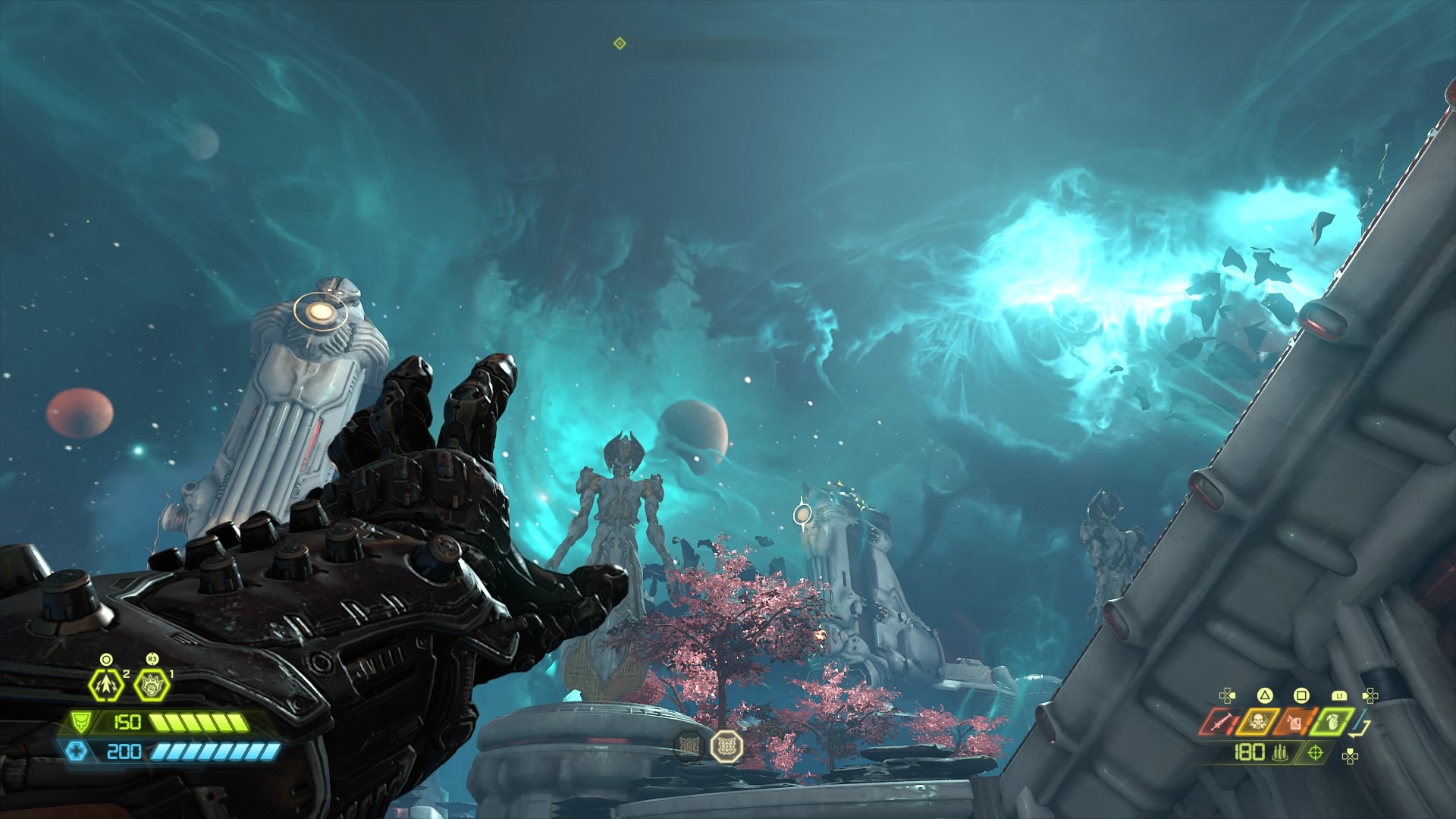Click the green crosshair weapon mod icon

[x=1316, y=753]
